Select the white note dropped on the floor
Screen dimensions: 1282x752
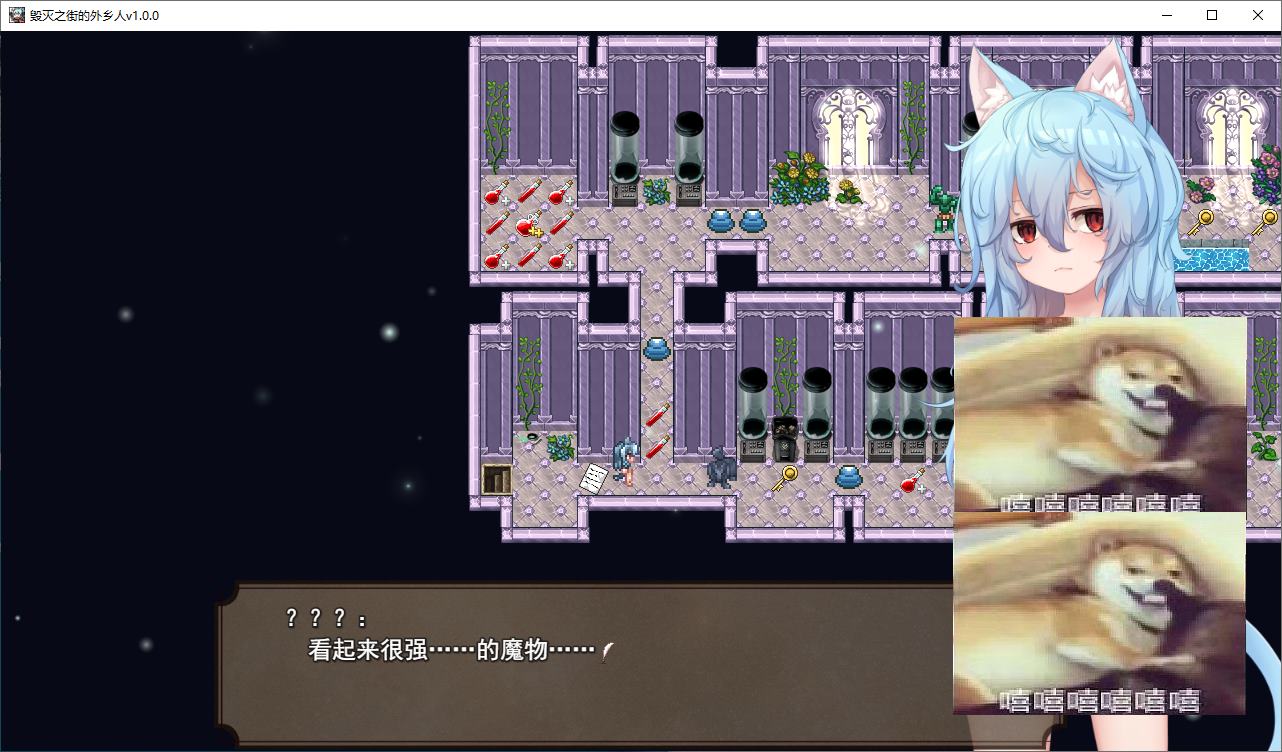pyautogui.click(x=593, y=477)
